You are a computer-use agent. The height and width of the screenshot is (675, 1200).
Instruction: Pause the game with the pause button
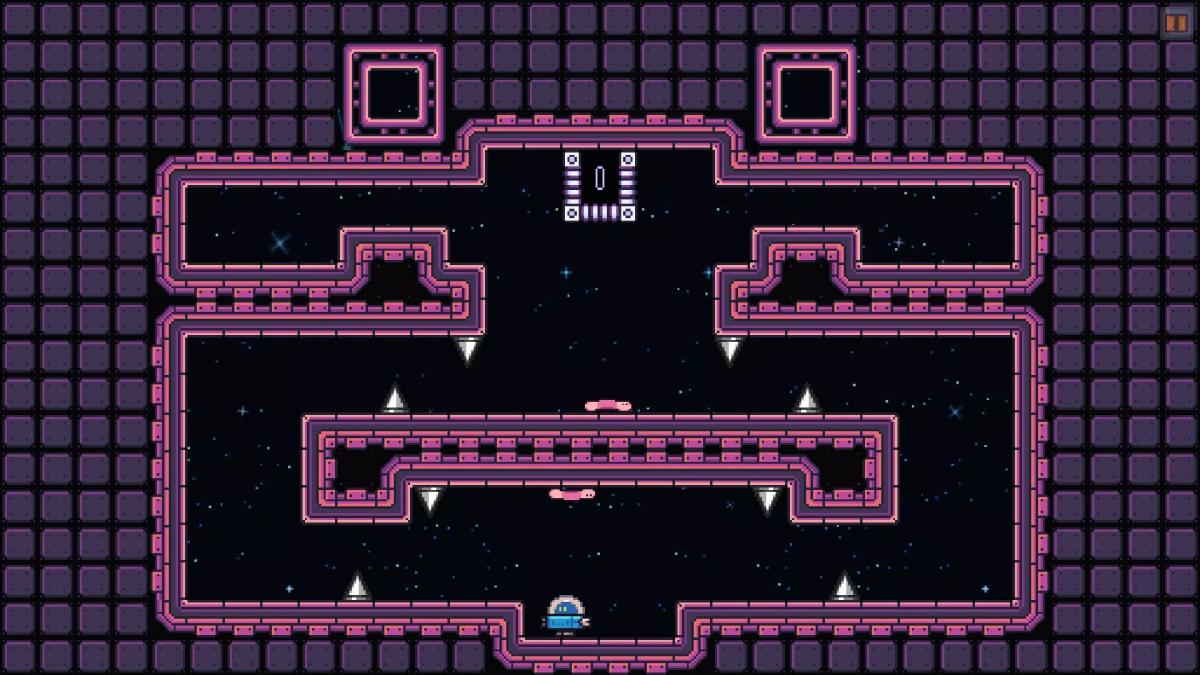1176,22
